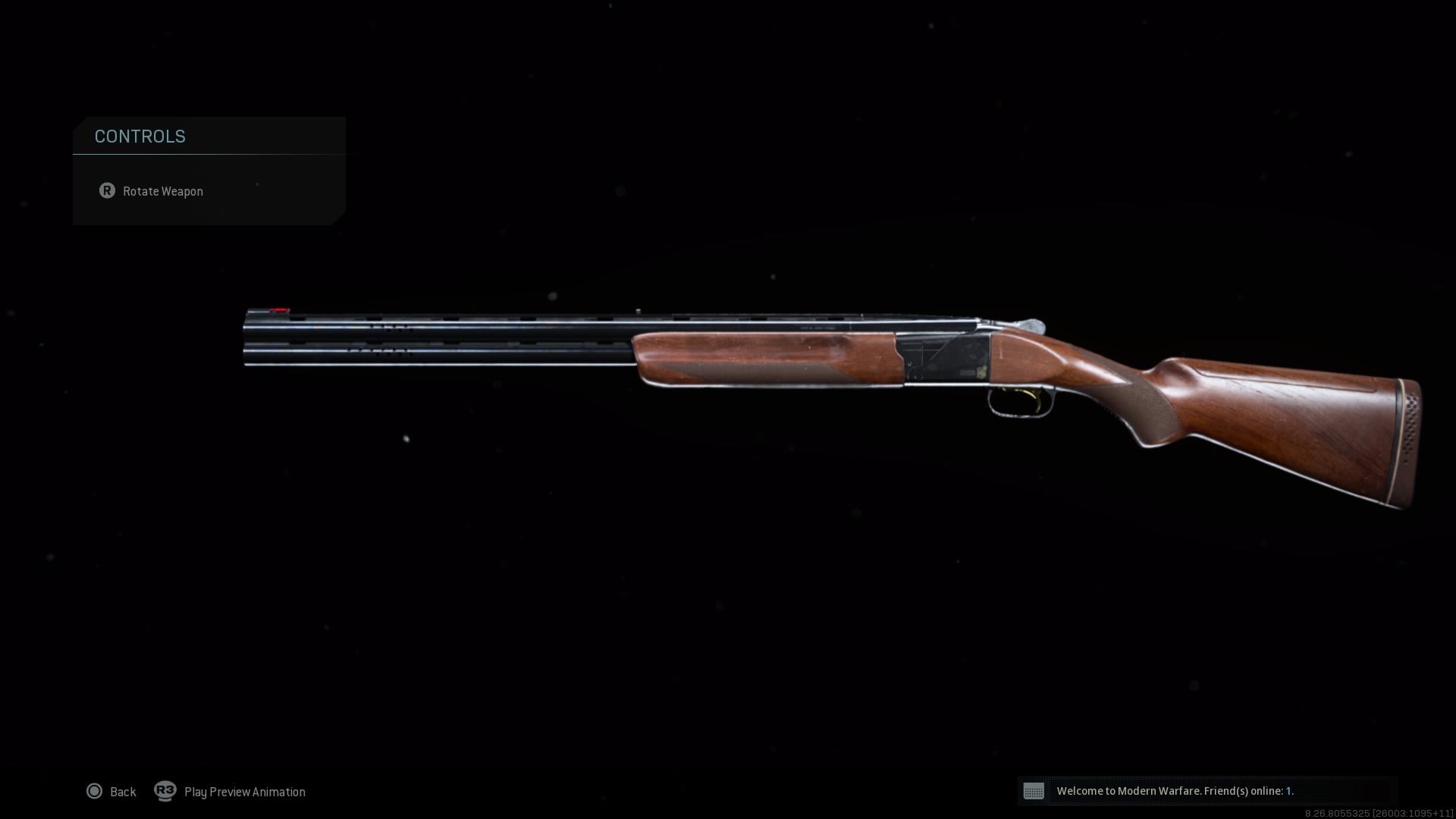Click the R right-stick Rotate Weapon icon
The height and width of the screenshot is (819, 1456).
click(x=108, y=191)
